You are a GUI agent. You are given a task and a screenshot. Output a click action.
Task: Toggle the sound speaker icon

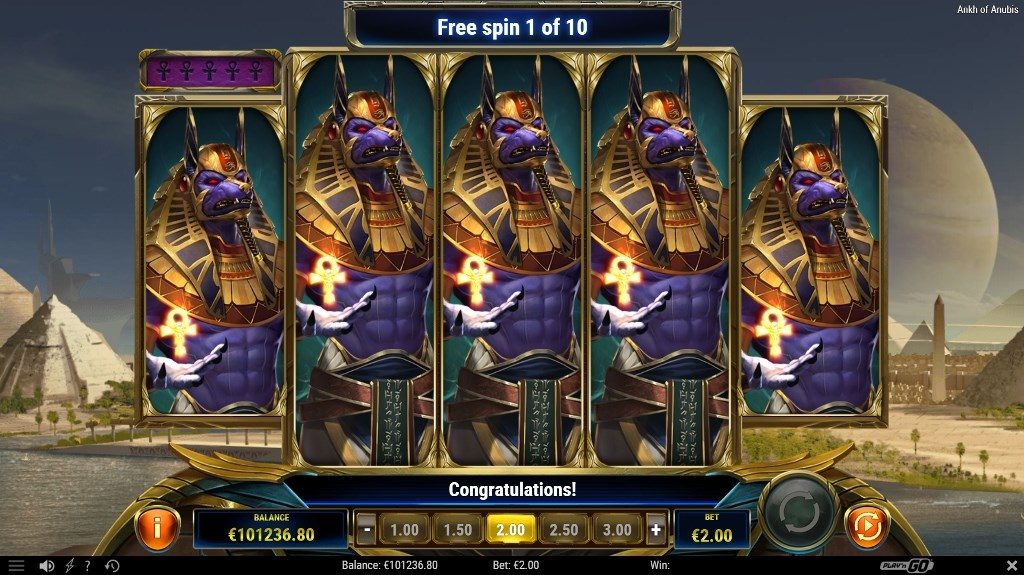click(x=46, y=566)
